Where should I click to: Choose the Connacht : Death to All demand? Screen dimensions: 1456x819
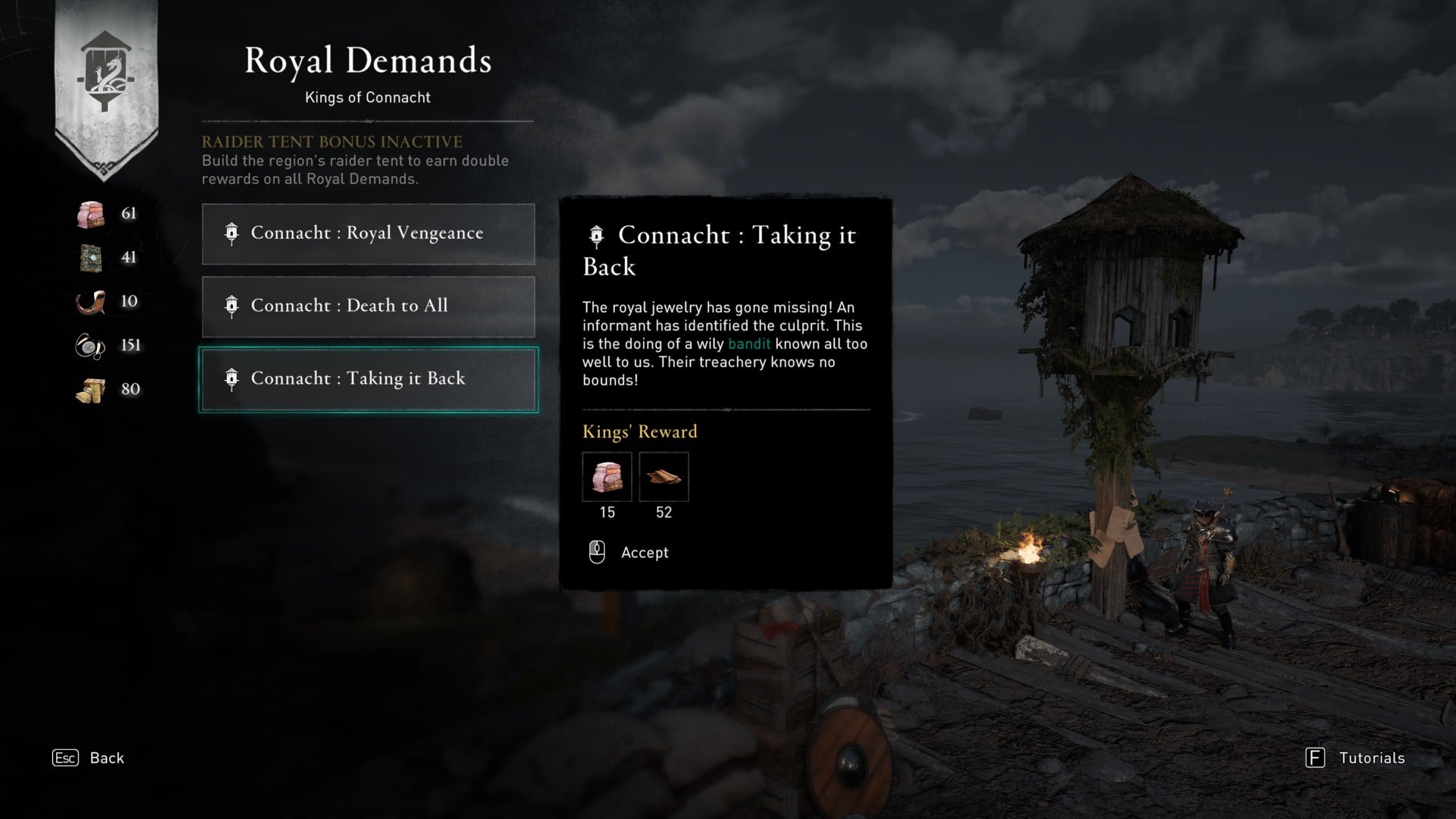tap(368, 306)
